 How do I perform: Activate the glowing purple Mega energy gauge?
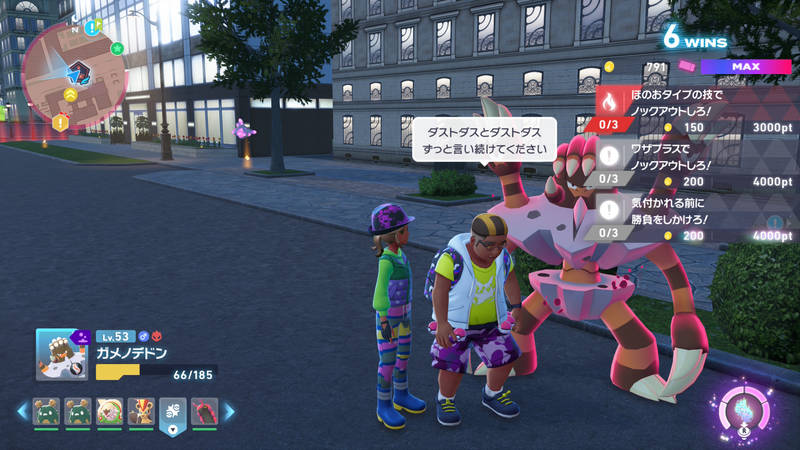click(x=742, y=412)
